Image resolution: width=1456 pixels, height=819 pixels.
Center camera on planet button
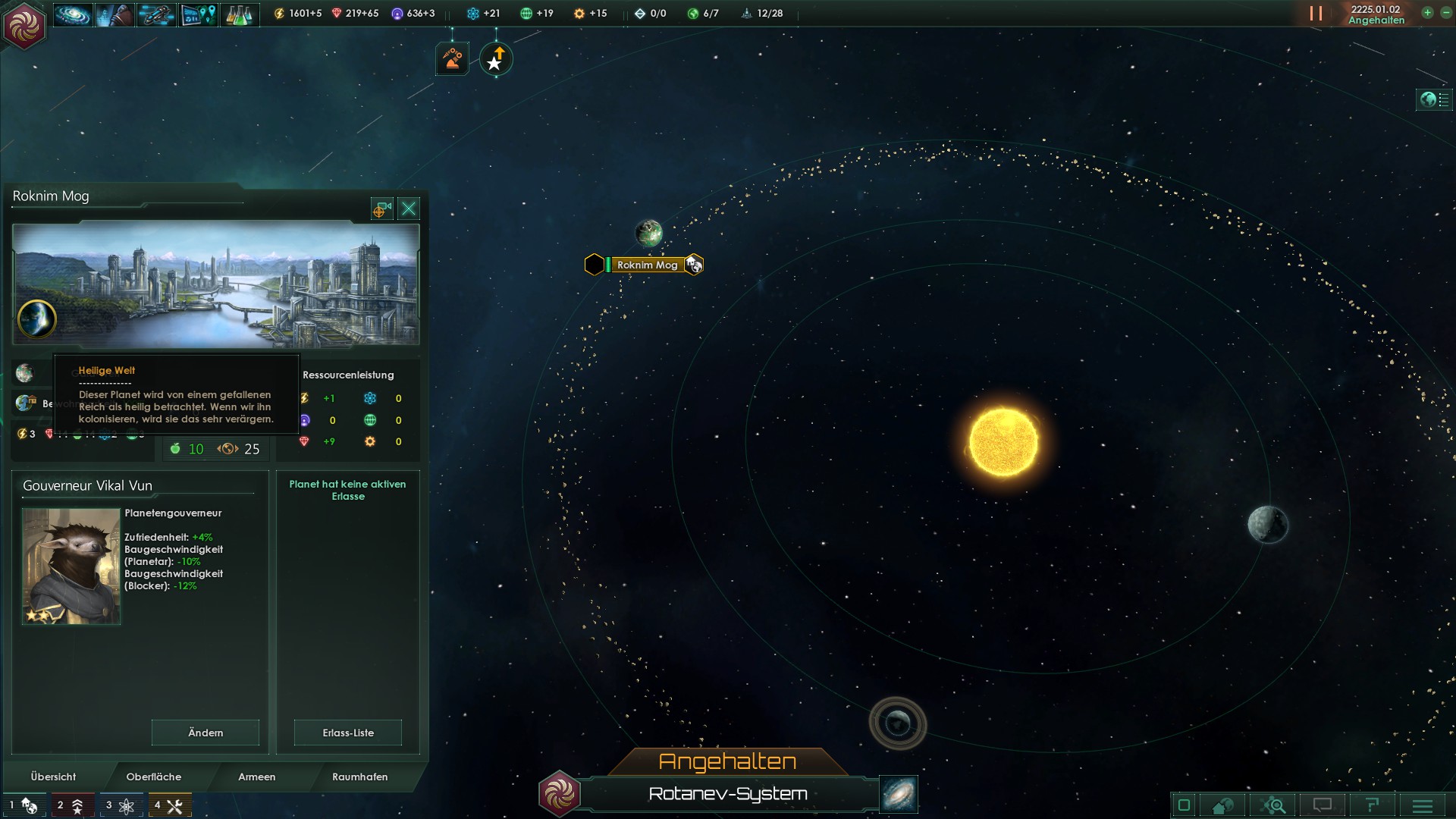381,209
